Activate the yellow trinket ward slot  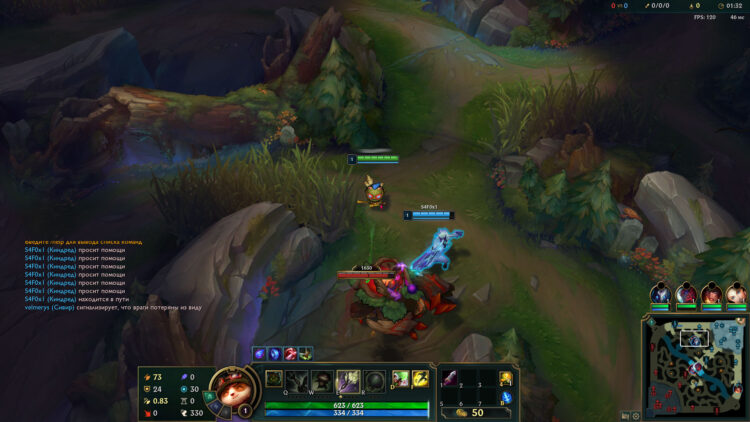506,378
